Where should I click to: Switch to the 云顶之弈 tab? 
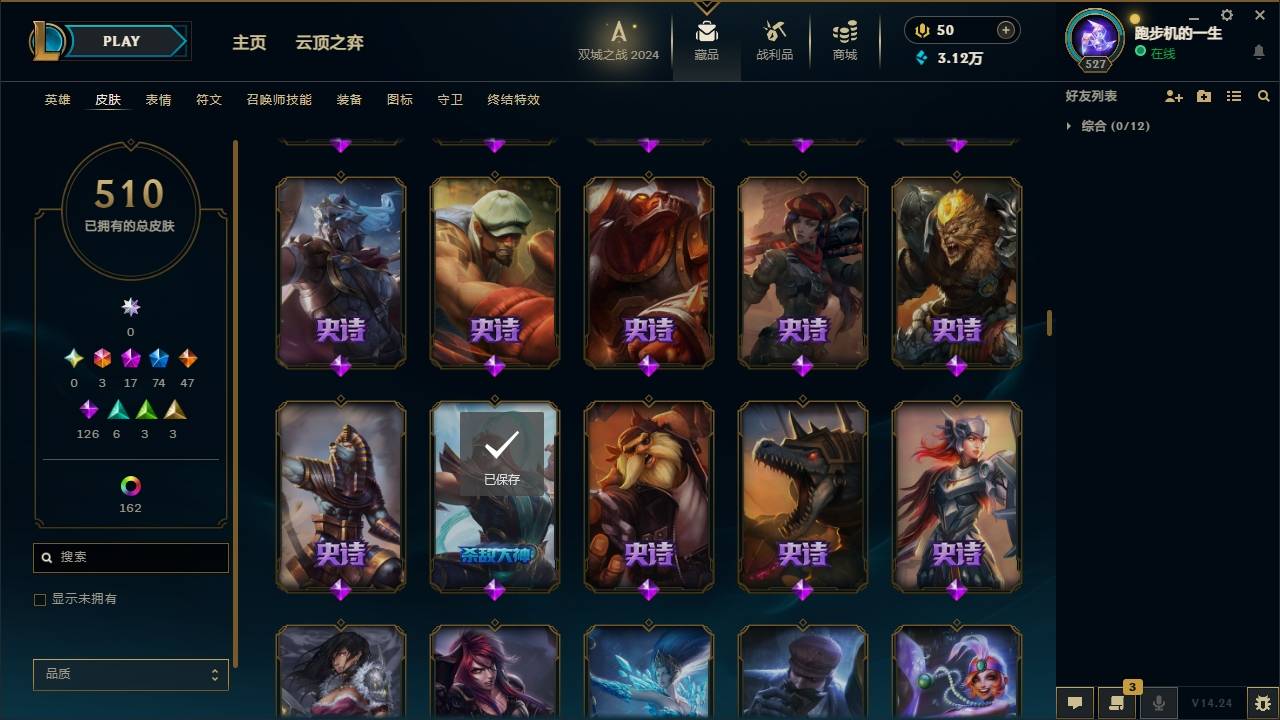click(x=331, y=43)
